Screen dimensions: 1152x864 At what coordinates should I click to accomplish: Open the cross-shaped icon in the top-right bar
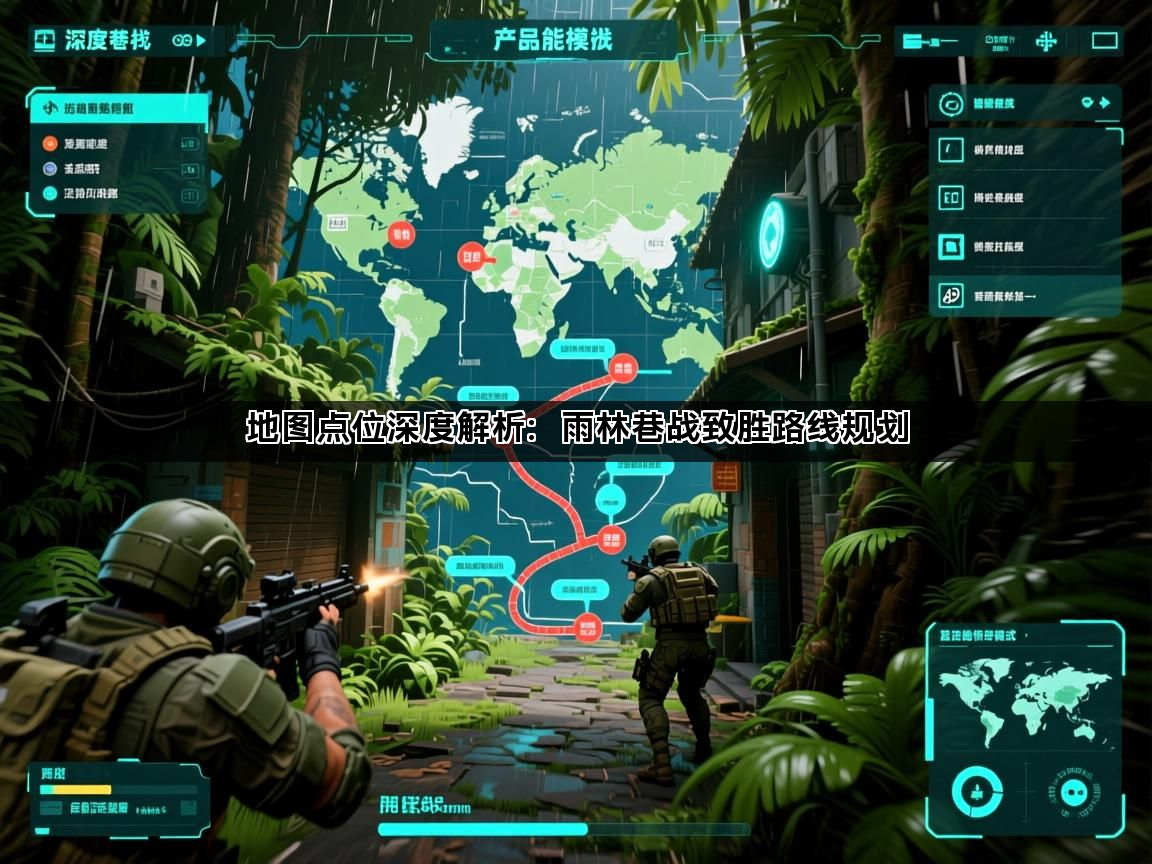click(1046, 41)
